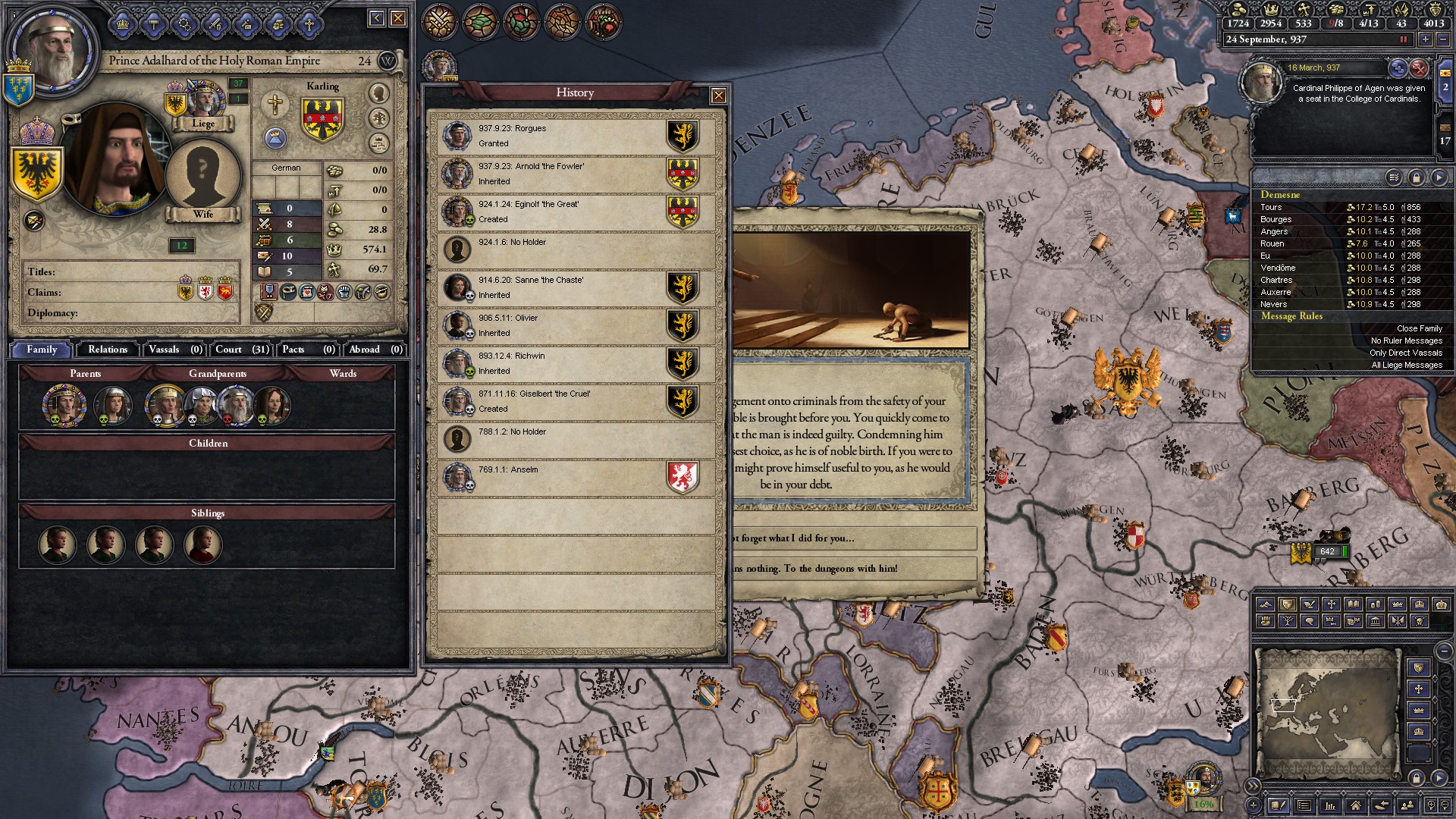
Task: Show the Court tab
Action: 241,350
